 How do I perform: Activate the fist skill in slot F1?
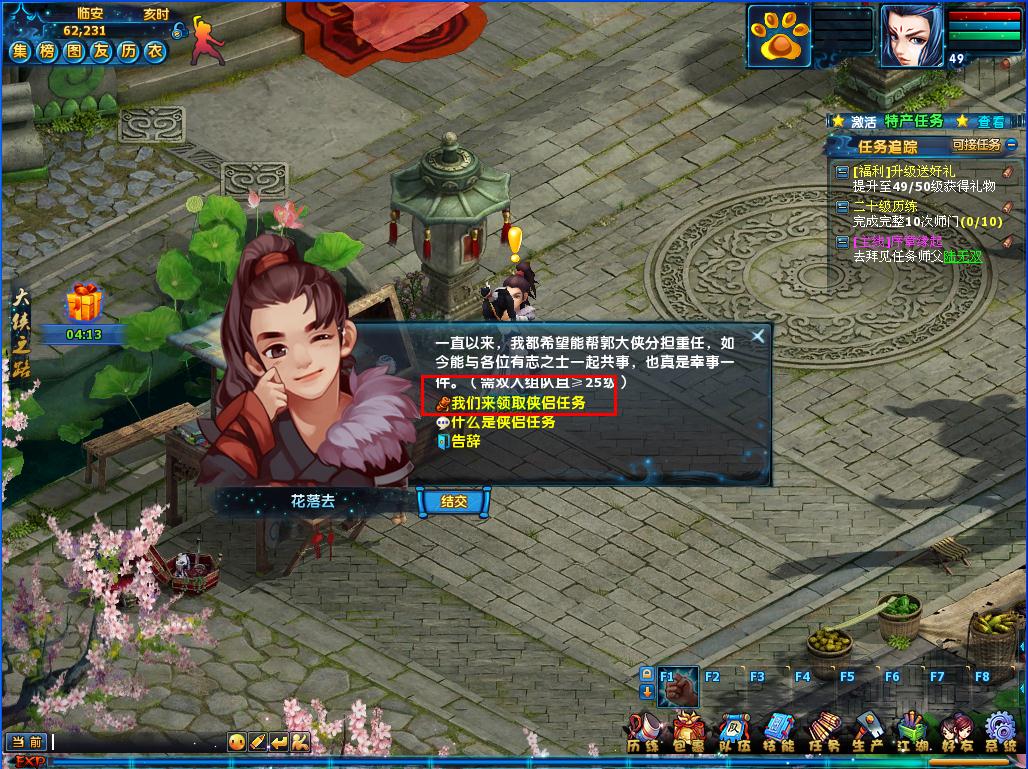point(679,687)
